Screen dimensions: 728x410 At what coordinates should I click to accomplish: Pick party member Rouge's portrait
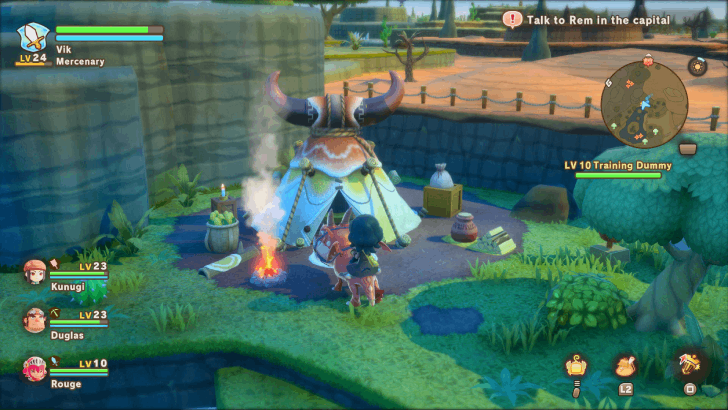(35, 367)
